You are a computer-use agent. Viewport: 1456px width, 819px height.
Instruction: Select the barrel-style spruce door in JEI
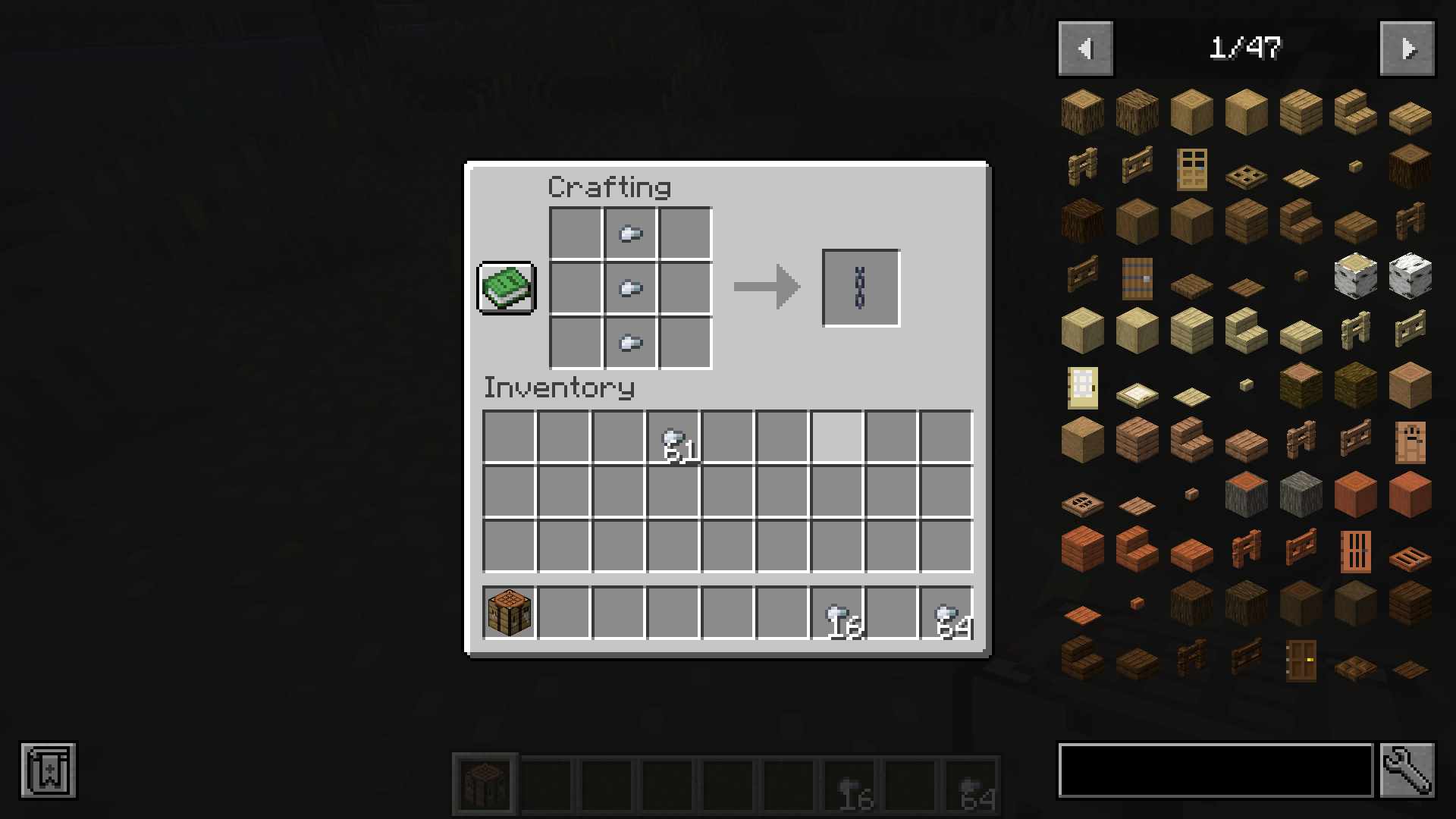point(1136,278)
